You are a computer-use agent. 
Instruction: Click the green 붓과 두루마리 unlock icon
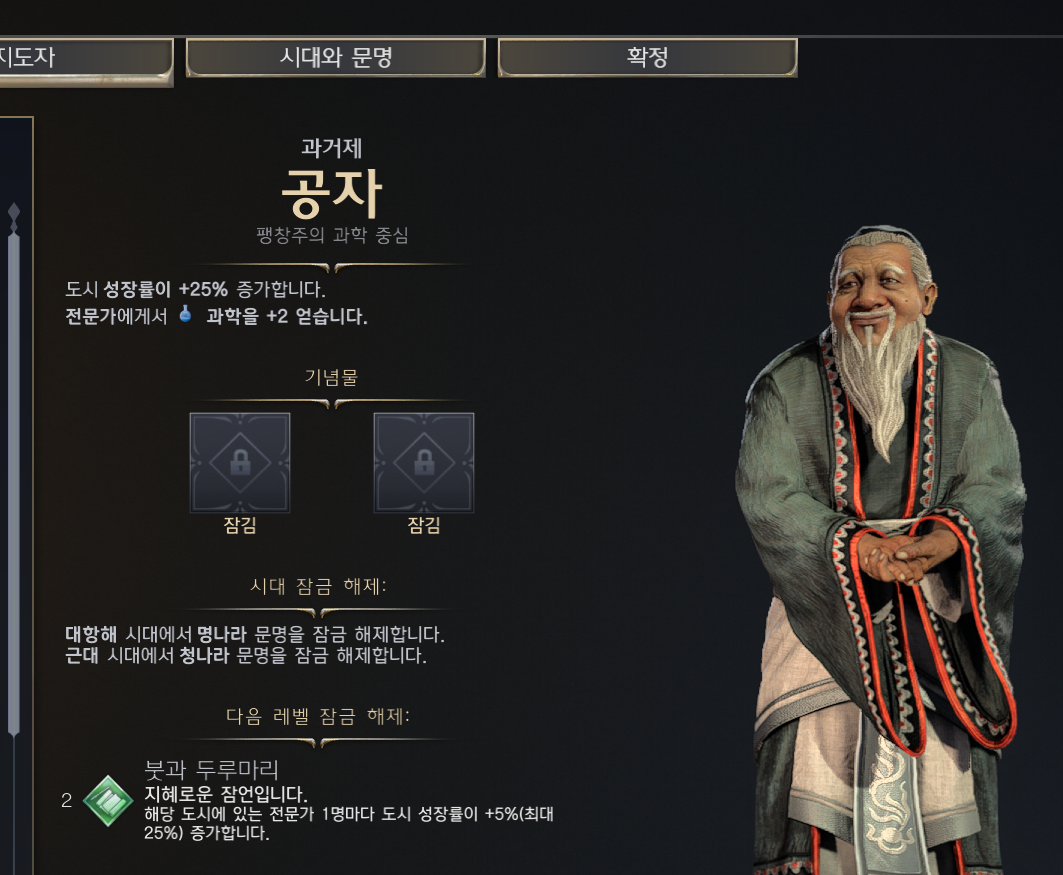108,801
